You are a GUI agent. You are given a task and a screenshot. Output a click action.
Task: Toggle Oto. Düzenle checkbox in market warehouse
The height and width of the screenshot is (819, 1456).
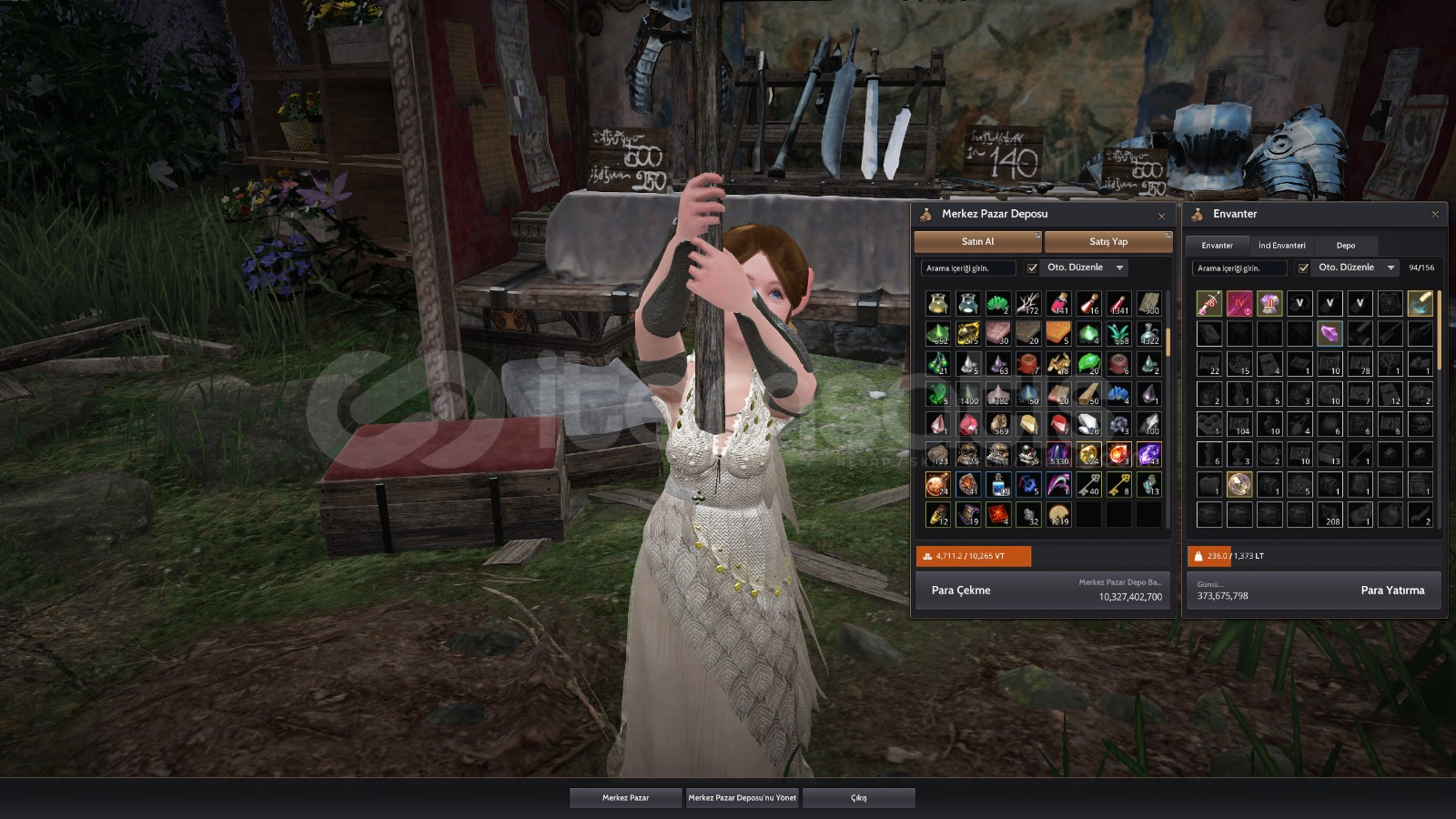pyautogui.click(x=1032, y=268)
